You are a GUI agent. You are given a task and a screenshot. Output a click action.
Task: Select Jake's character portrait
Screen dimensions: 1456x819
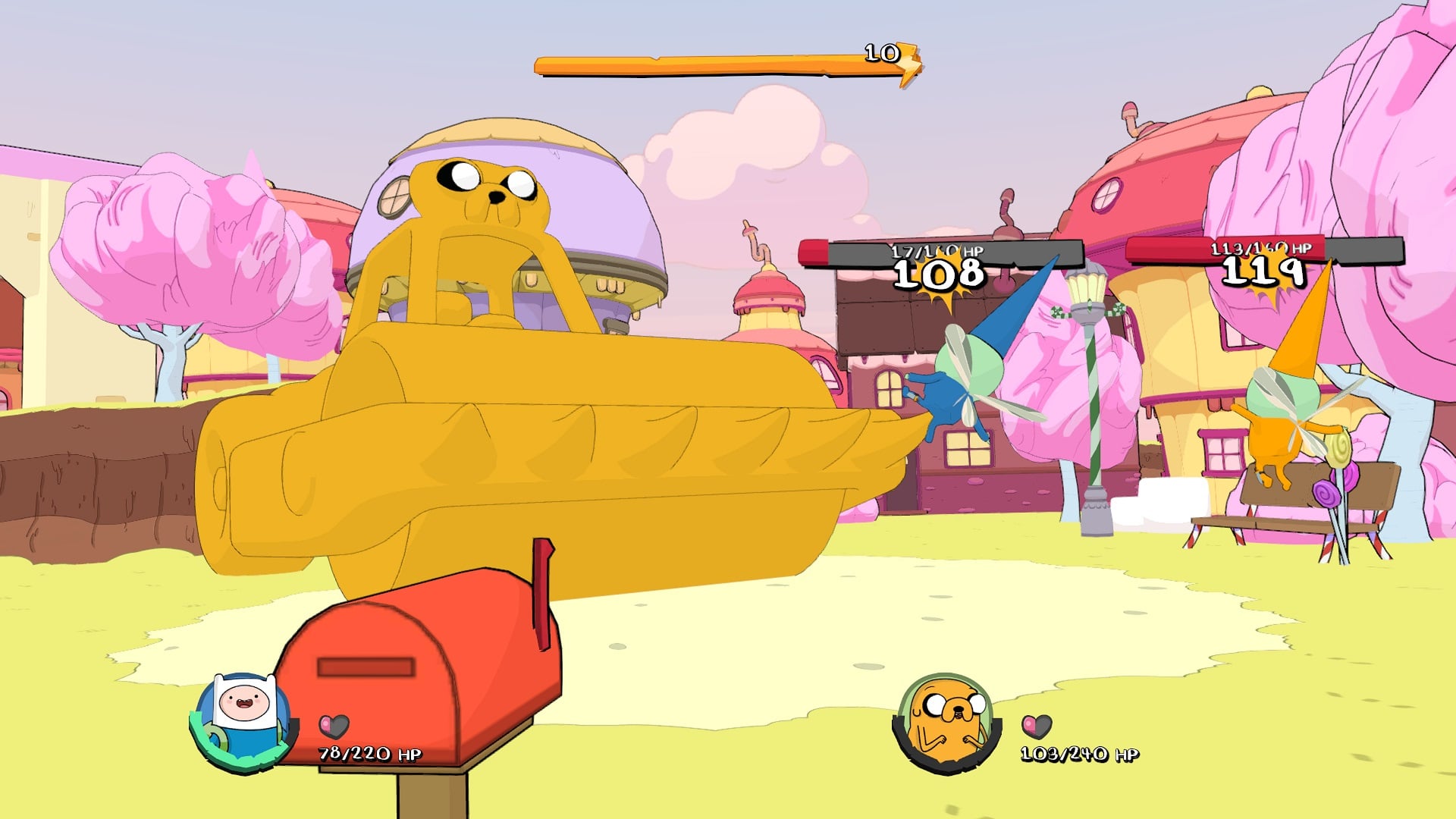coord(946,723)
